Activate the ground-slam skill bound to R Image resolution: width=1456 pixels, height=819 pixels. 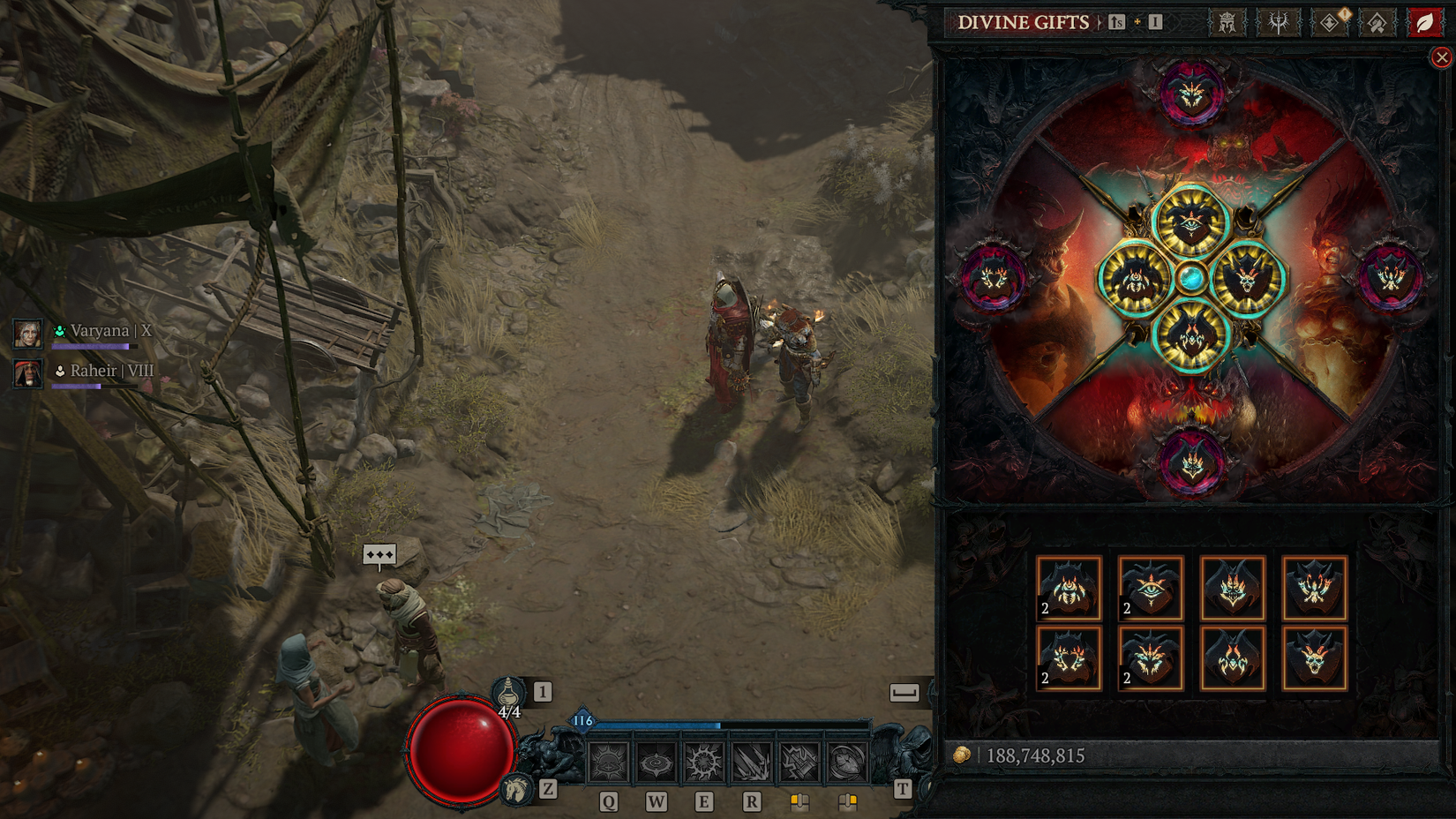coord(751,763)
